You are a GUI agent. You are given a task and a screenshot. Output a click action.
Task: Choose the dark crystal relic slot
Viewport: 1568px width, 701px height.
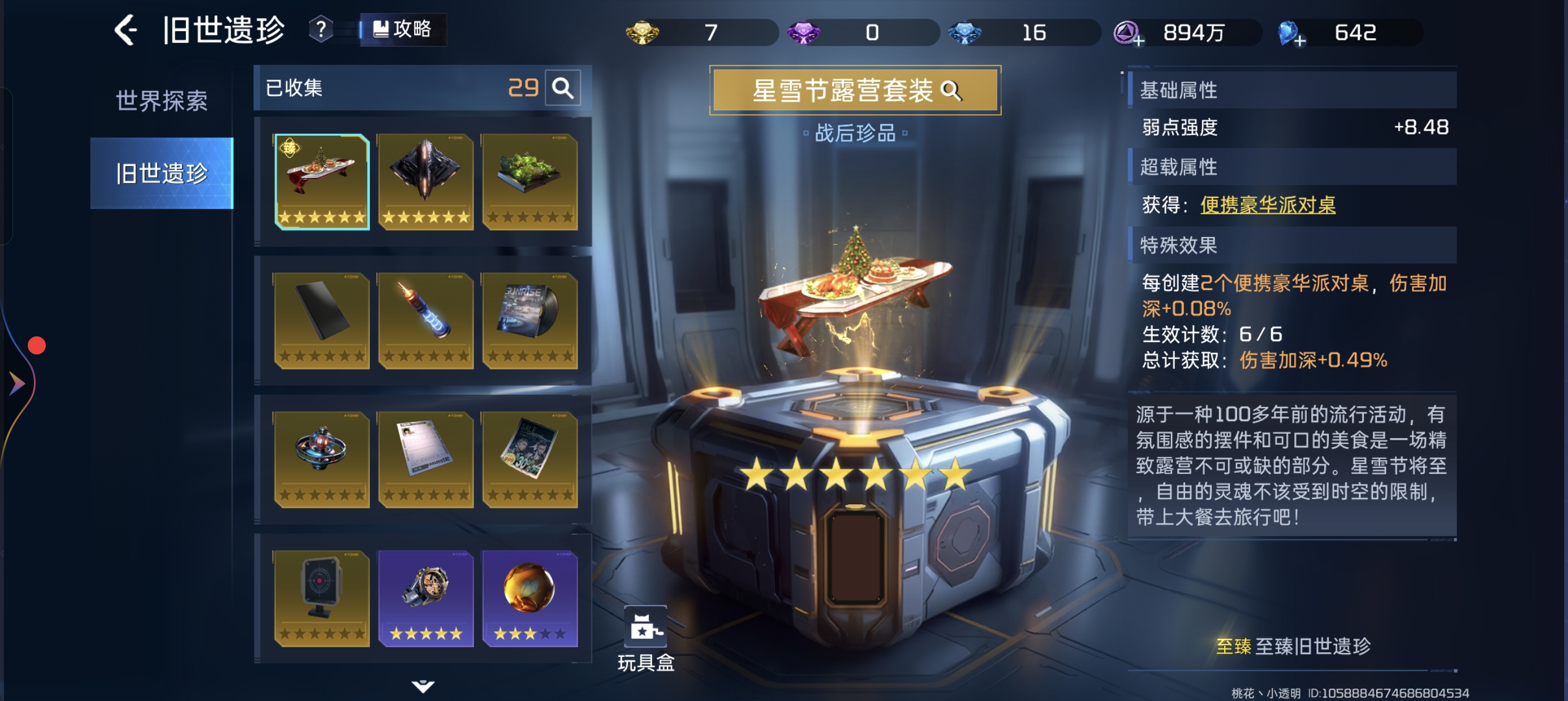425,181
